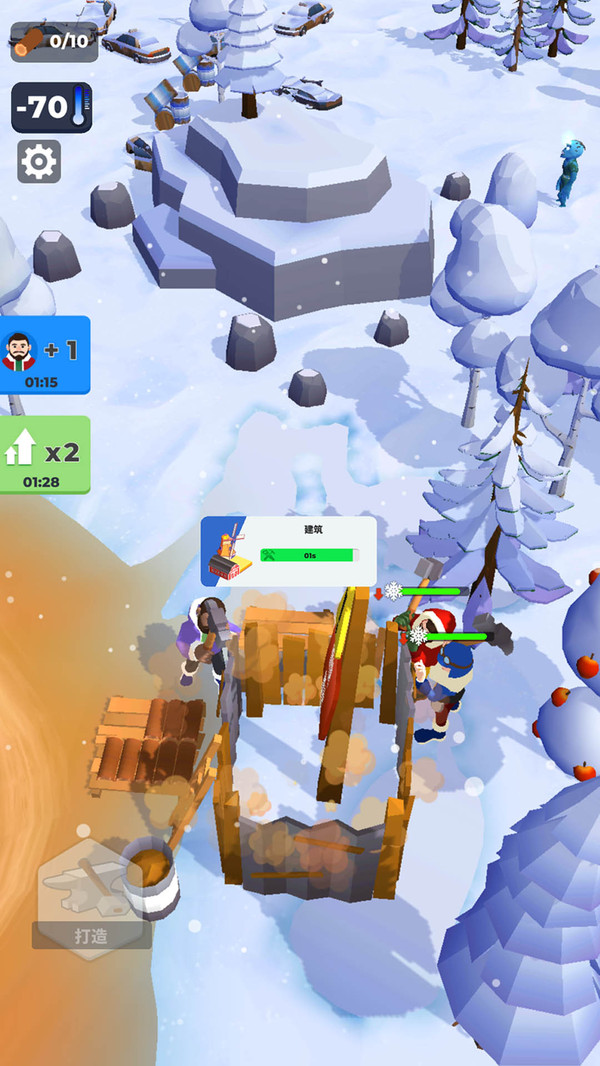Open the gear settings menu
This screenshot has width=600, height=1066.
pos(39,161)
